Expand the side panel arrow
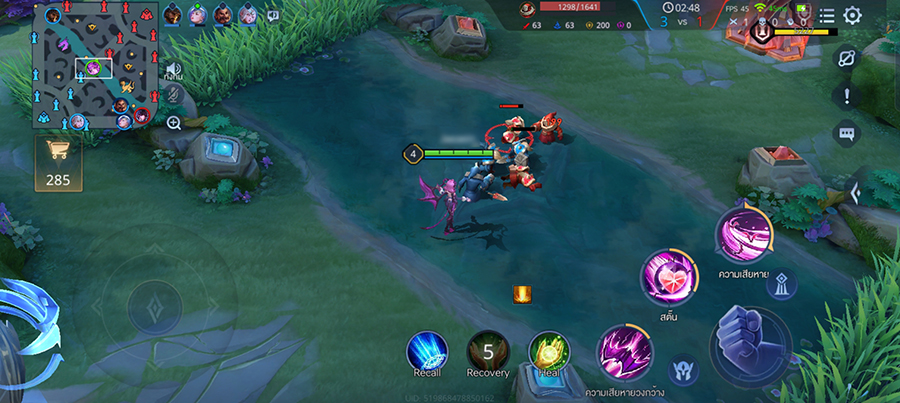 coord(855,192)
